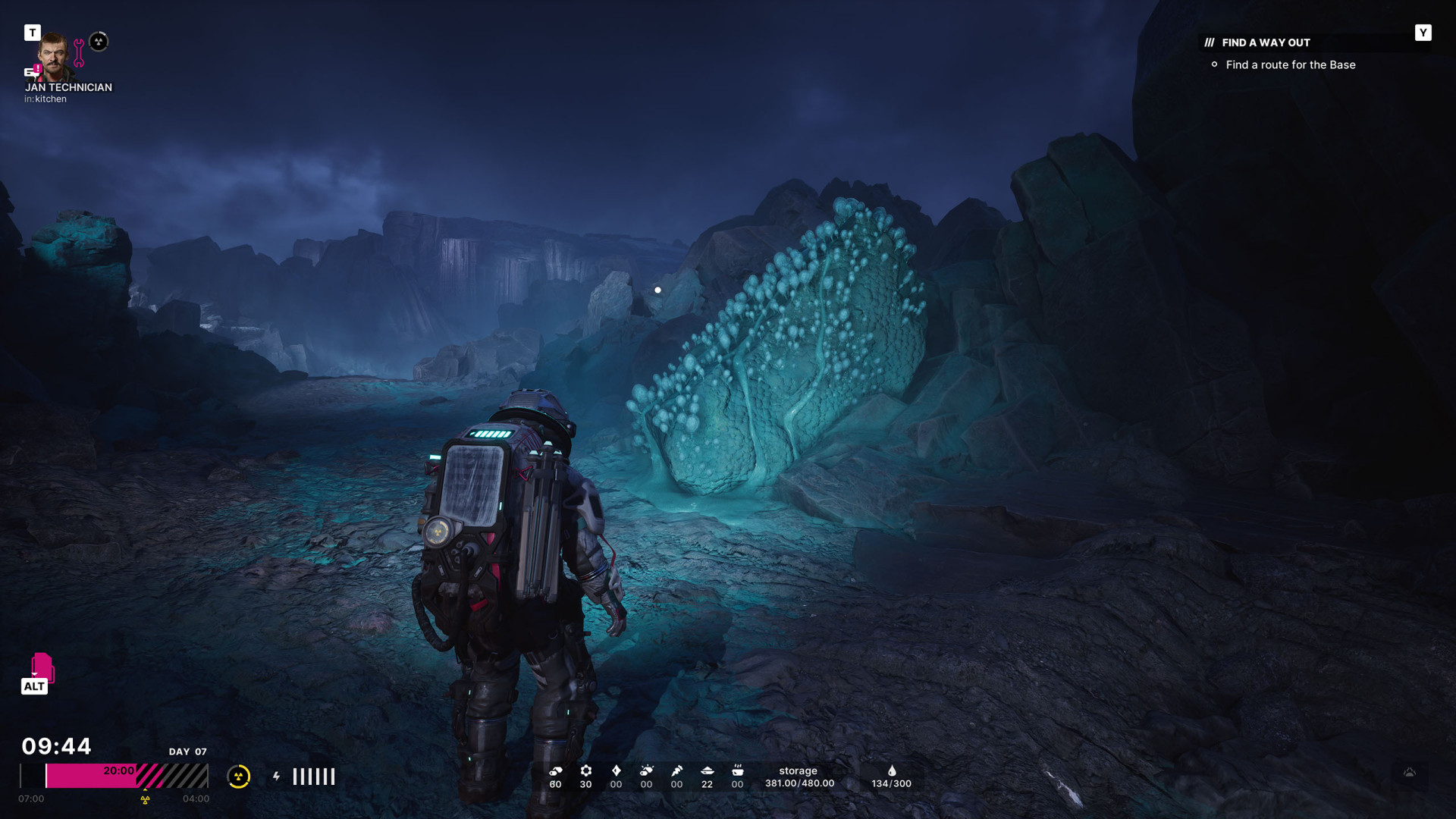Select Jan Technician's portrait
The image size is (1456, 819).
[55, 55]
